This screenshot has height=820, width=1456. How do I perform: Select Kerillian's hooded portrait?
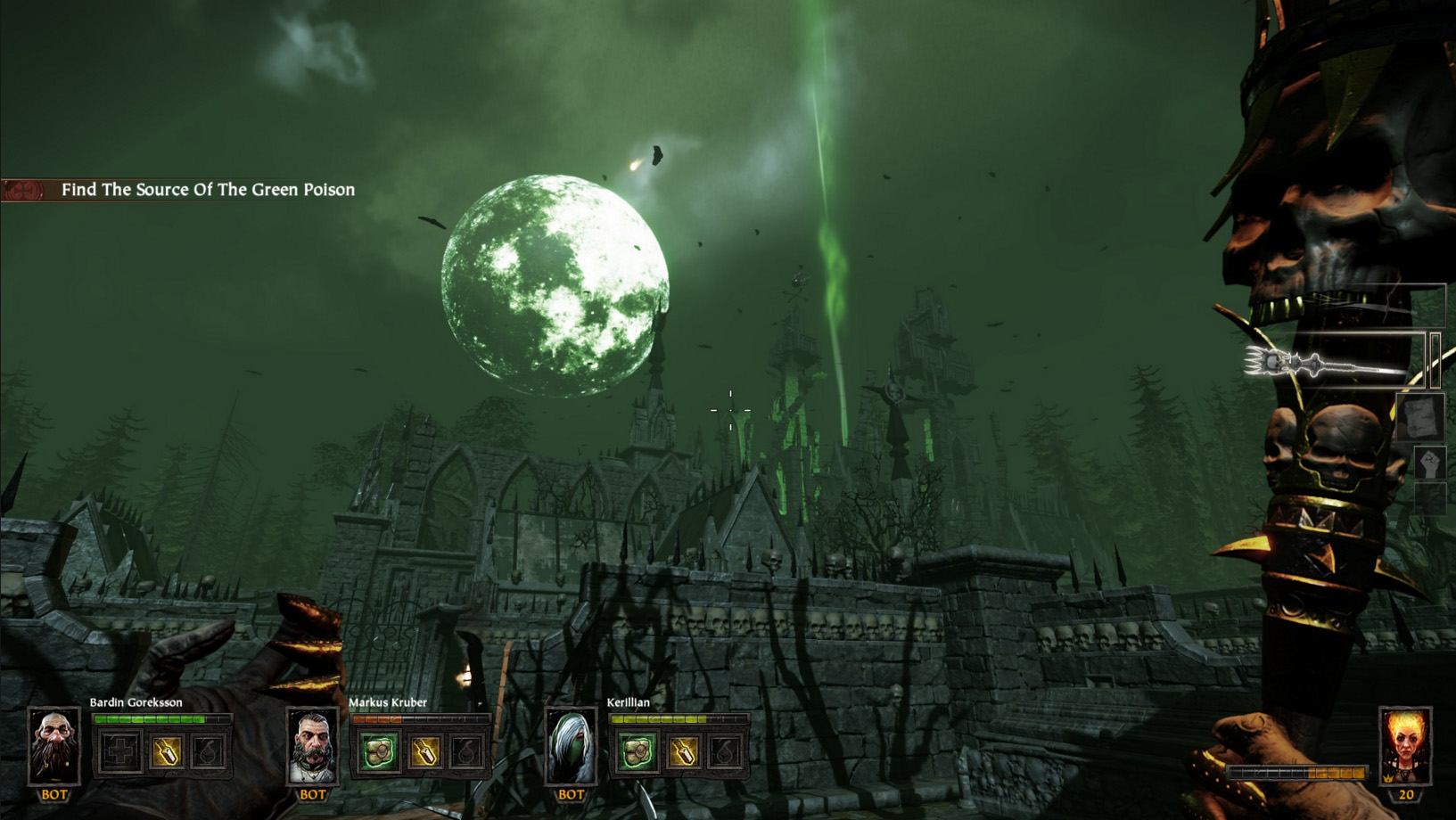click(x=571, y=745)
